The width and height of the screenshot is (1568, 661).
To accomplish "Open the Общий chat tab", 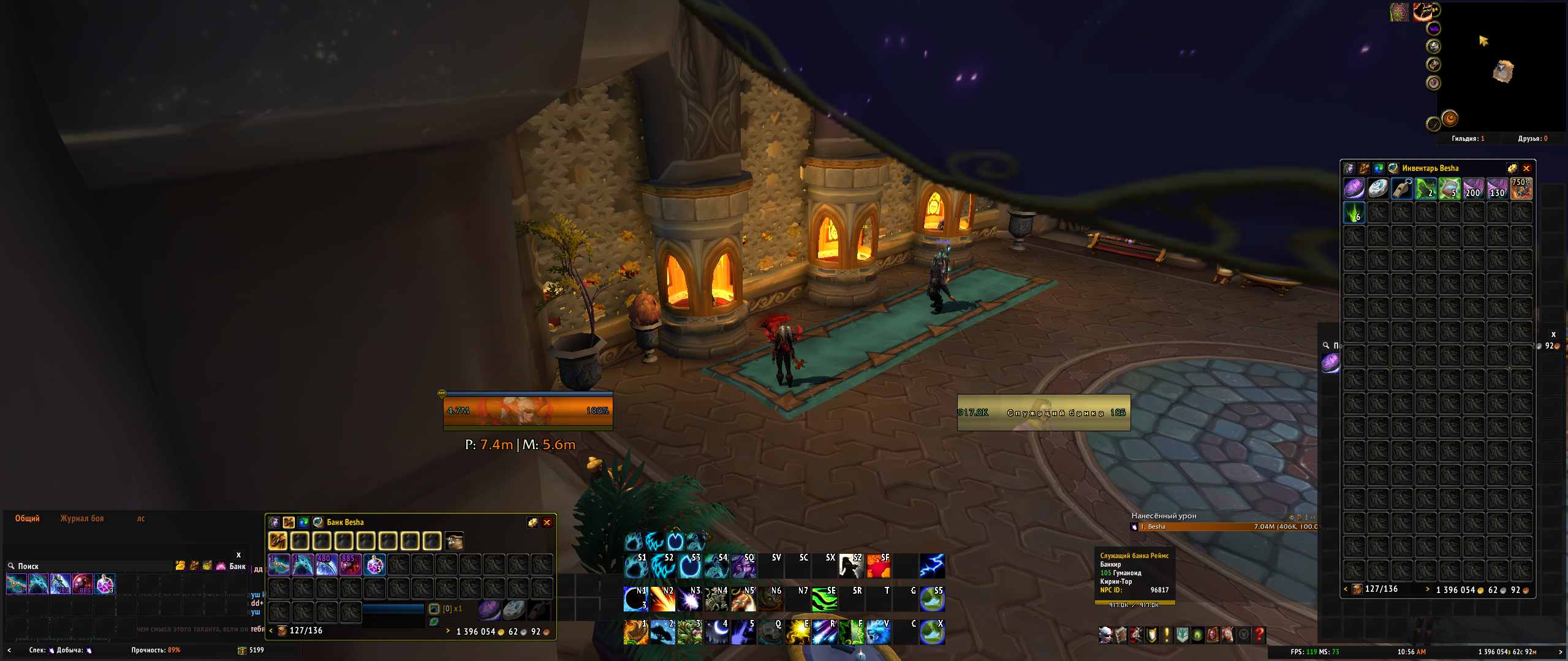I will (28, 519).
